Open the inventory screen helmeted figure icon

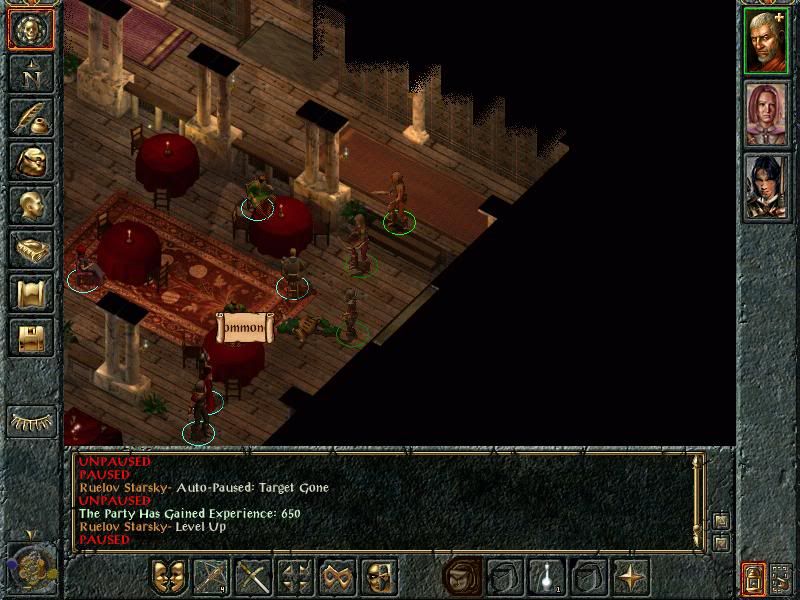pos(31,160)
